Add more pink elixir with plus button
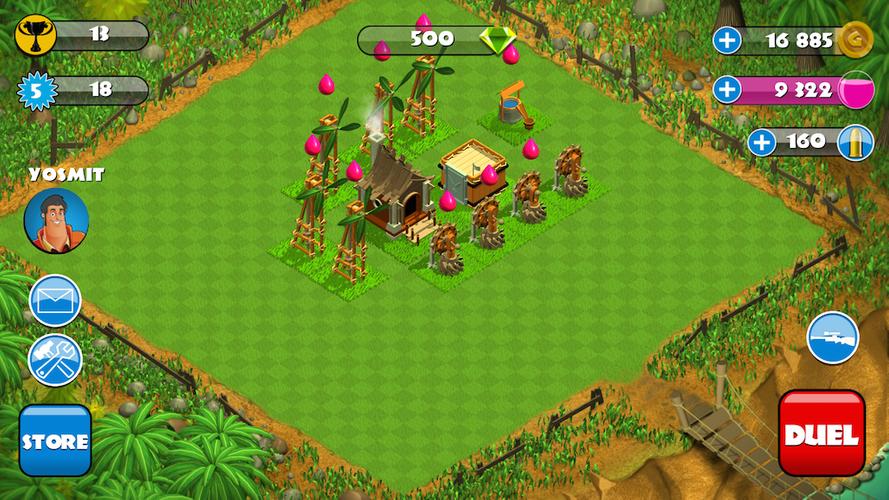Viewport: 889px width, 500px height. (x=727, y=90)
